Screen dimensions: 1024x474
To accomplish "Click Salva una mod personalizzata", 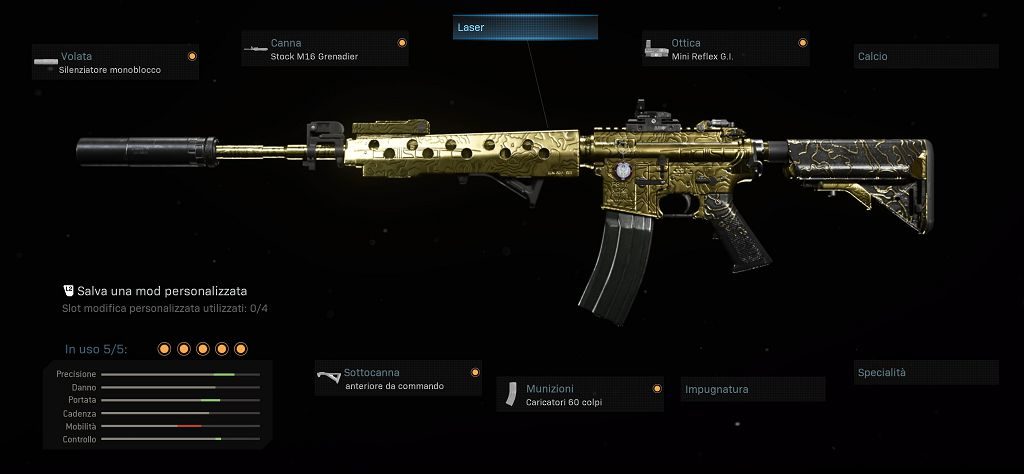I will click(x=161, y=290).
